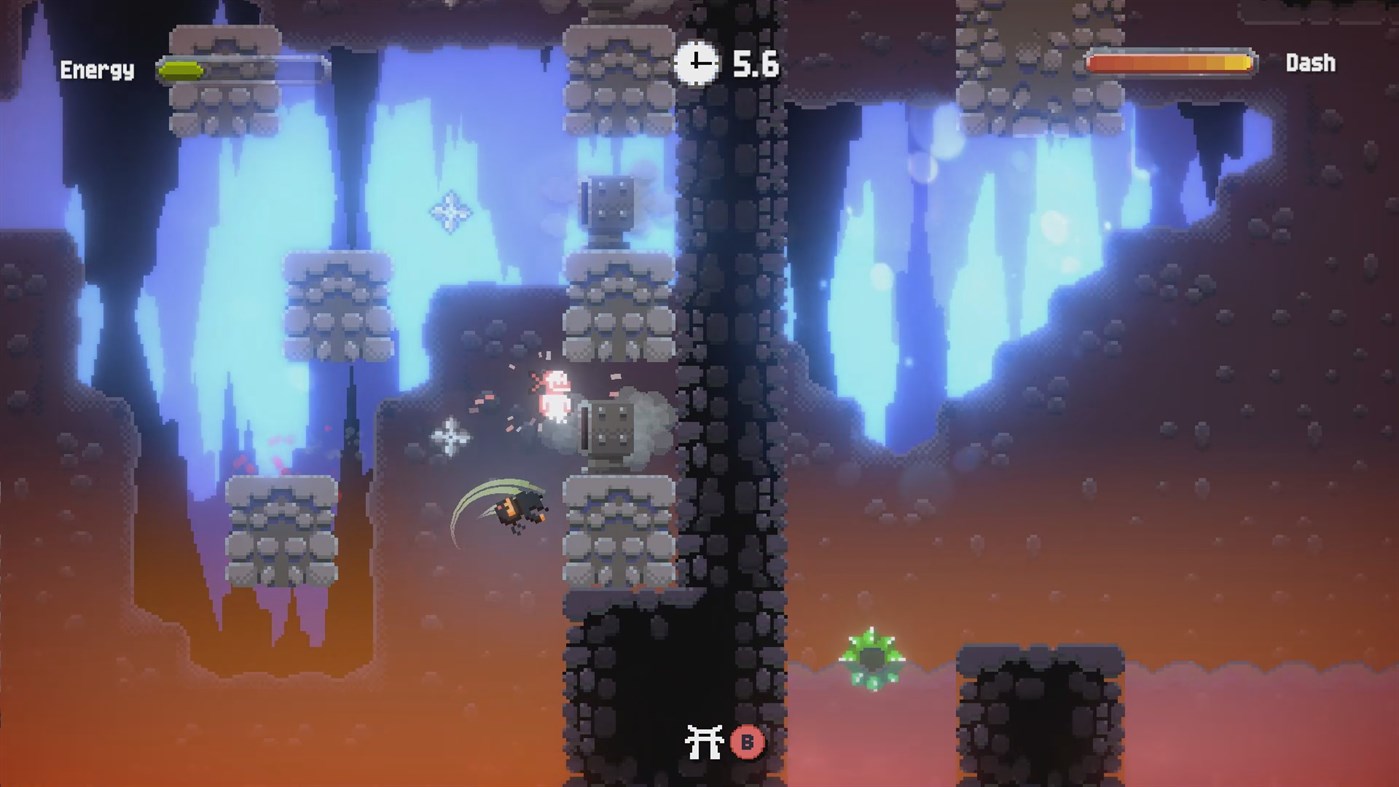Click the torii gate ability icon
The image size is (1399, 787).
click(x=703, y=742)
